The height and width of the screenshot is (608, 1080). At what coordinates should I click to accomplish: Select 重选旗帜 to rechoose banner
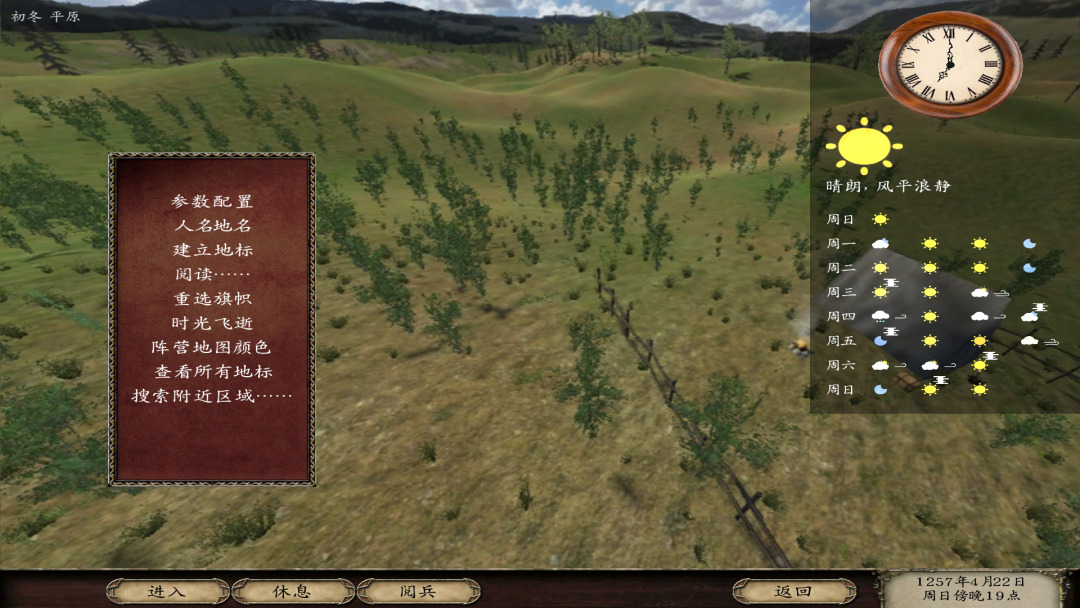tap(212, 298)
